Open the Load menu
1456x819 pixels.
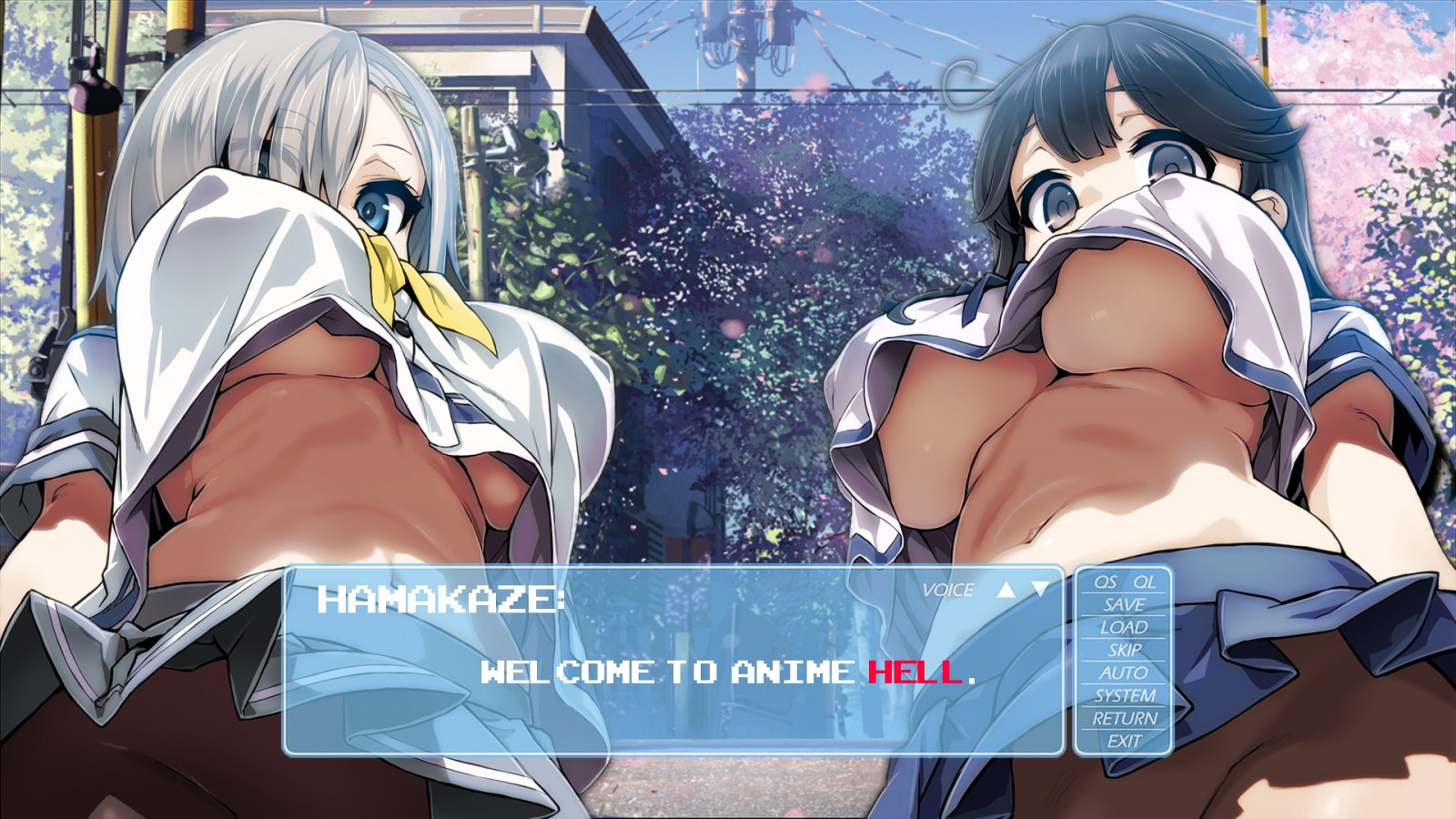(1124, 627)
